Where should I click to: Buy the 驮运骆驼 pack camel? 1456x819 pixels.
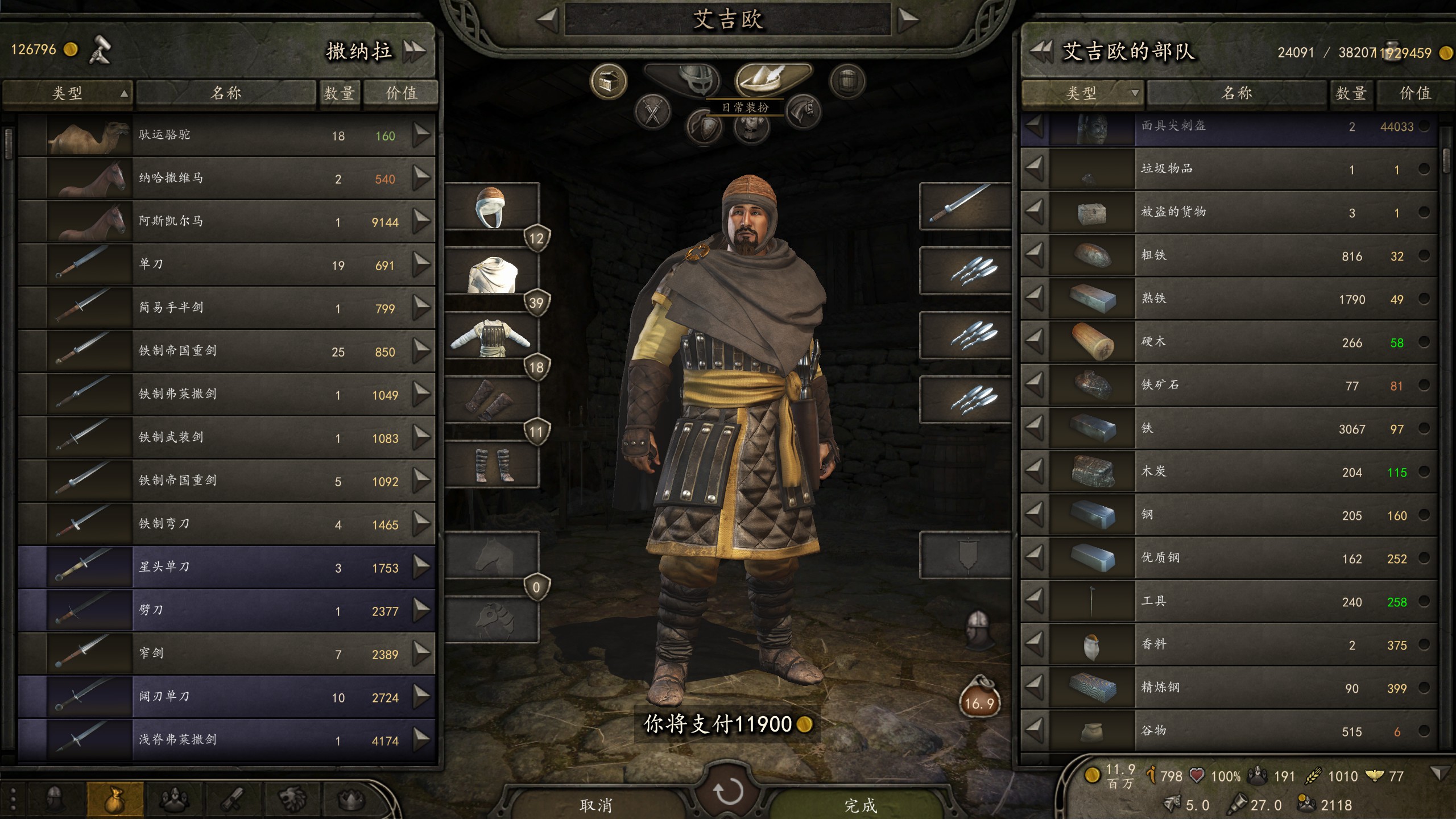click(x=421, y=135)
